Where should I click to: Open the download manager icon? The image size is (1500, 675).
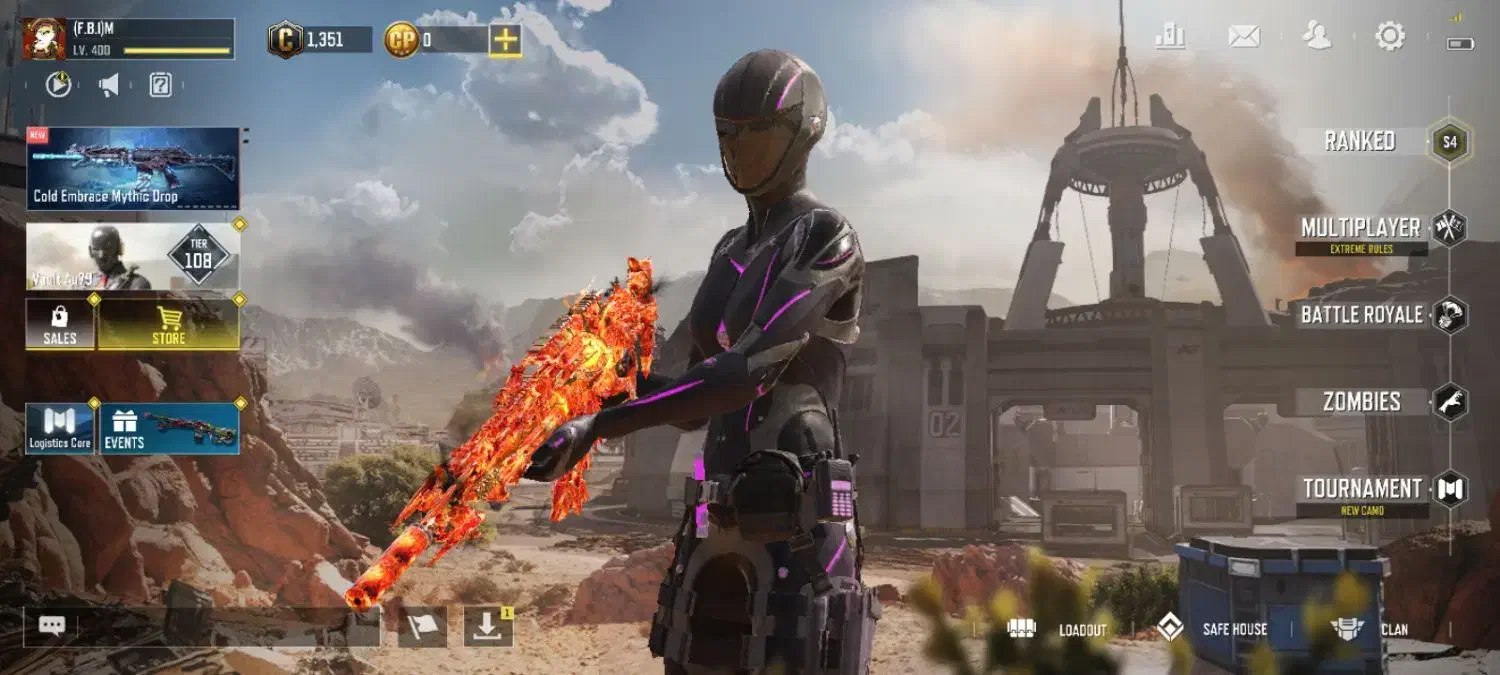(488, 627)
